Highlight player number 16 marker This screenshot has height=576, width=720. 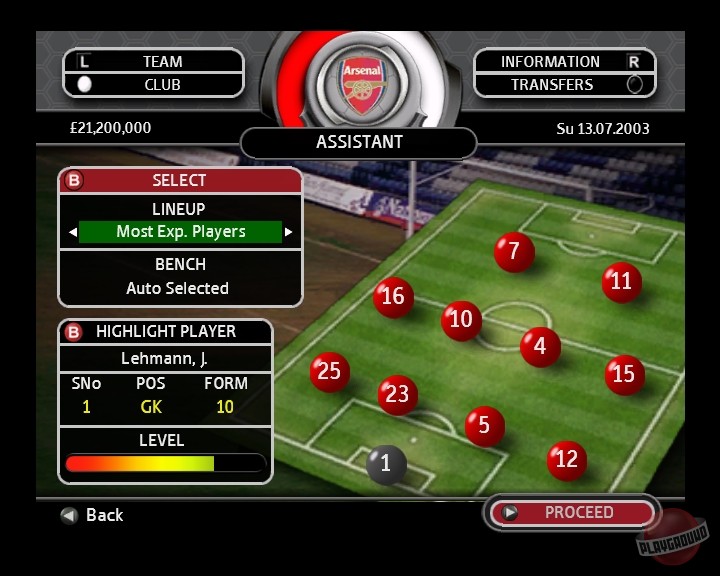393,297
